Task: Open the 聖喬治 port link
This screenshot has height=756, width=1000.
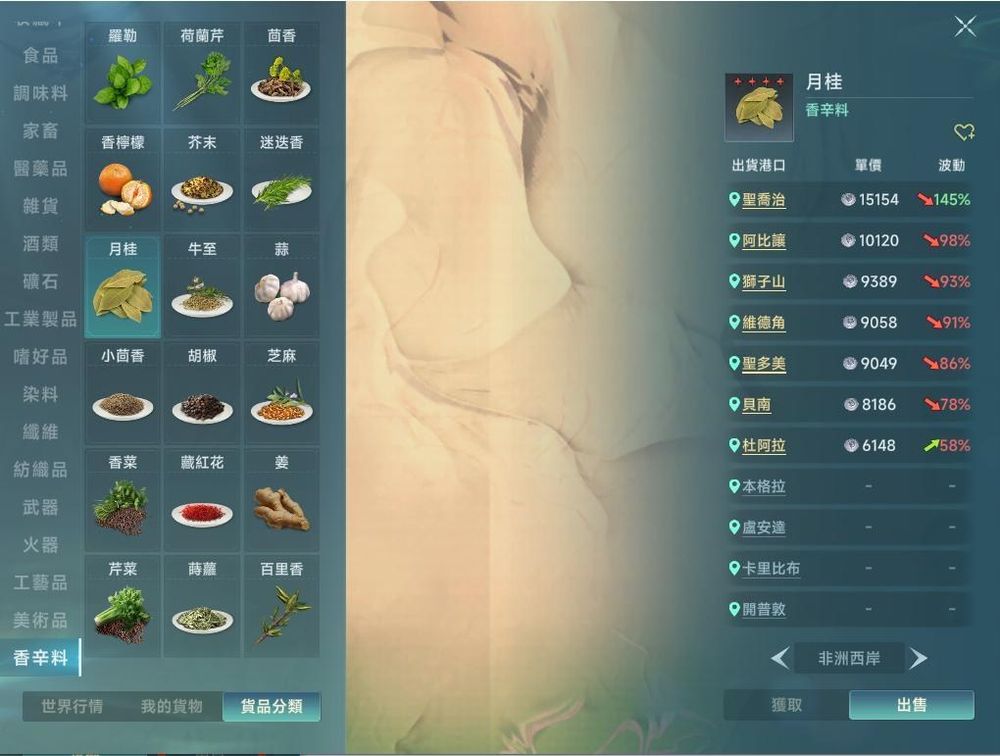Action: pos(763,200)
